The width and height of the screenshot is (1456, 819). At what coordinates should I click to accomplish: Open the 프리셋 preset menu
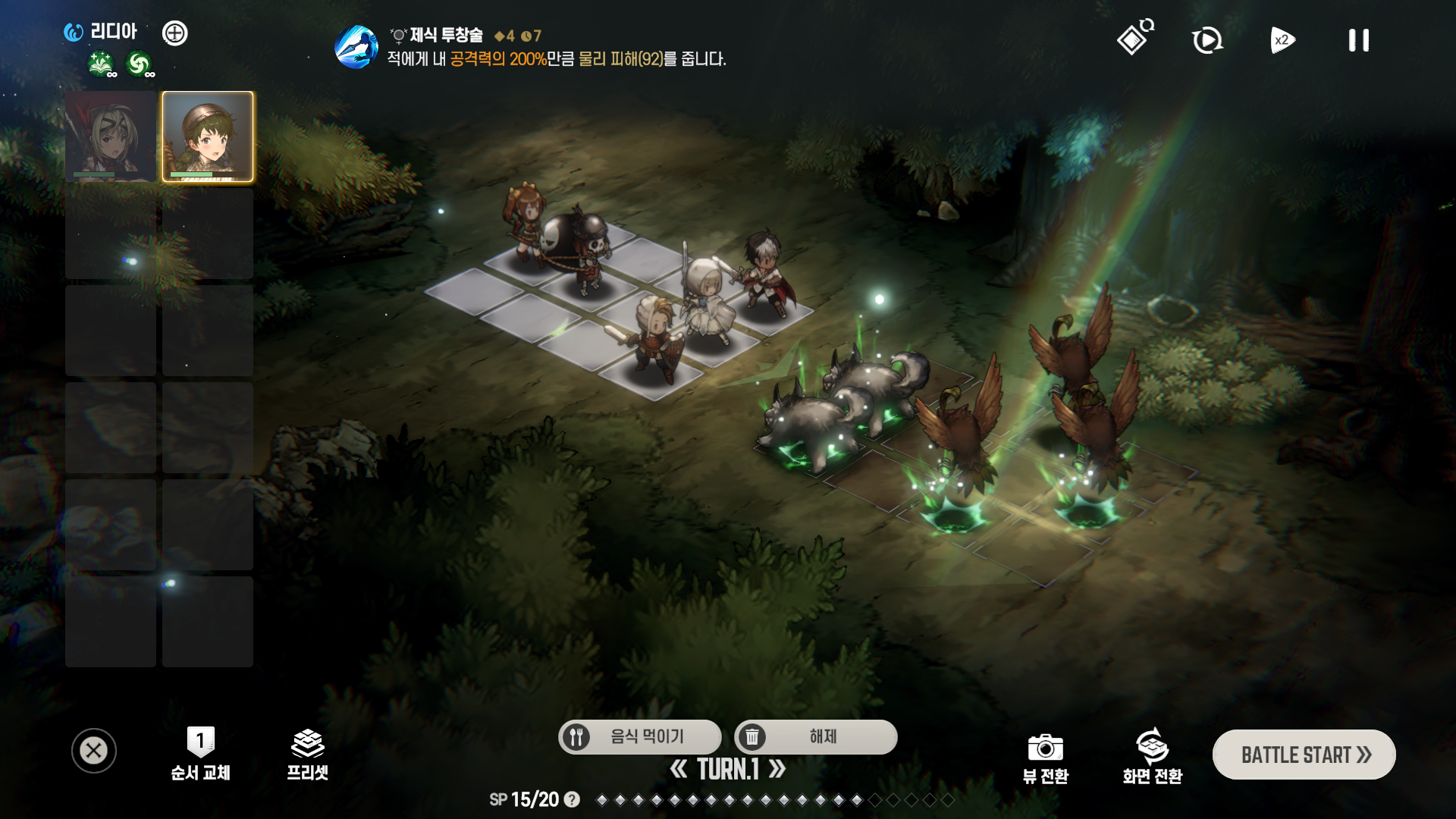coord(307,755)
